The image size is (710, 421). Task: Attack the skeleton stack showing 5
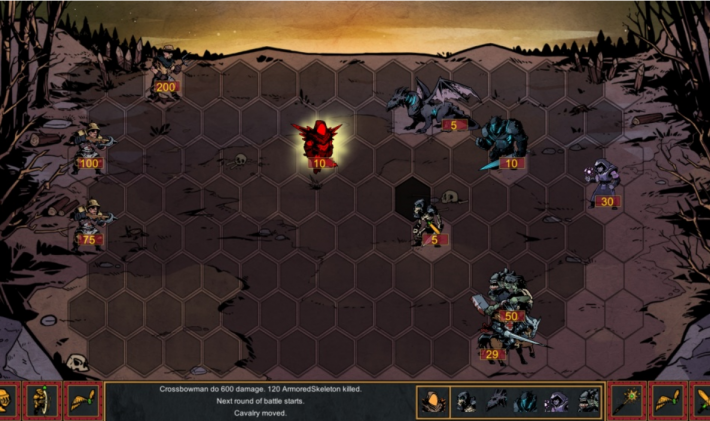[427, 222]
